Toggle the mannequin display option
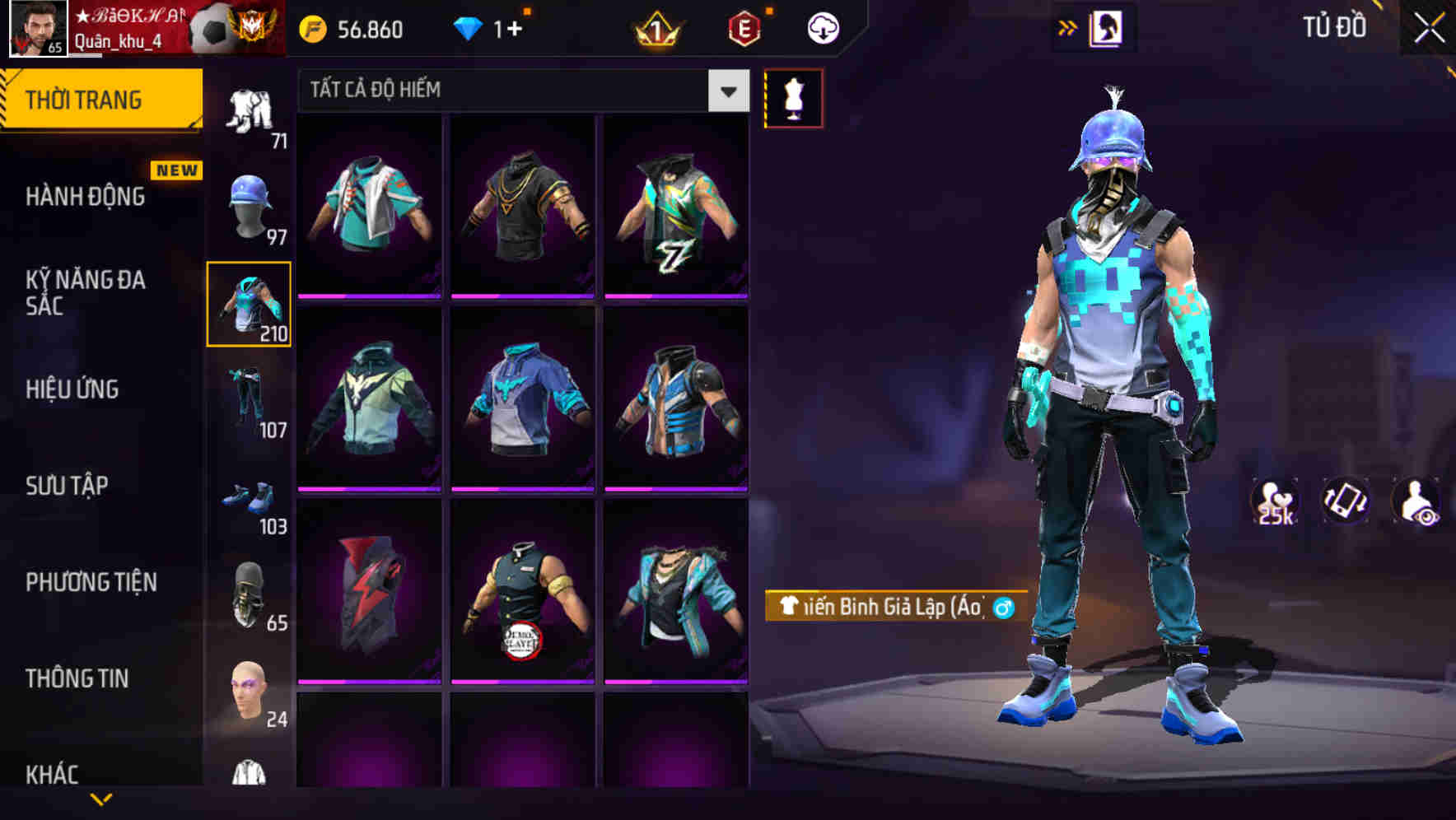This screenshot has height=820, width=1456. click(x=794, y=97)
